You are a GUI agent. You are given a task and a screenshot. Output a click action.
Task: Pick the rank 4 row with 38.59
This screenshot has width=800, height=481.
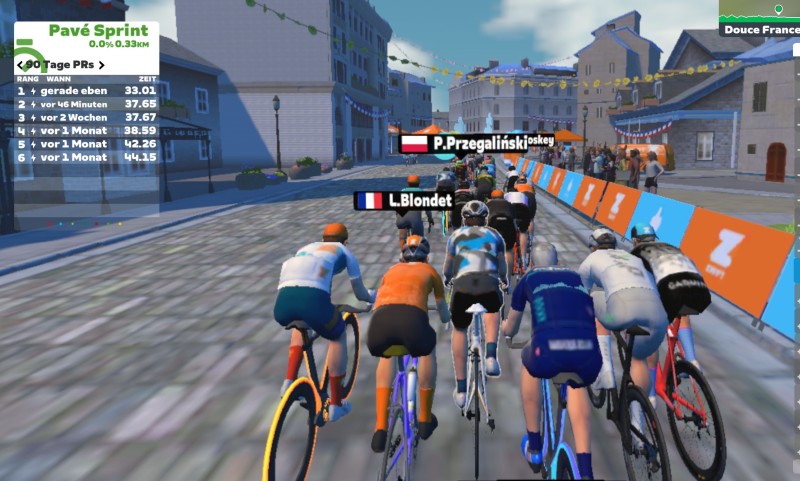[86, 130]
